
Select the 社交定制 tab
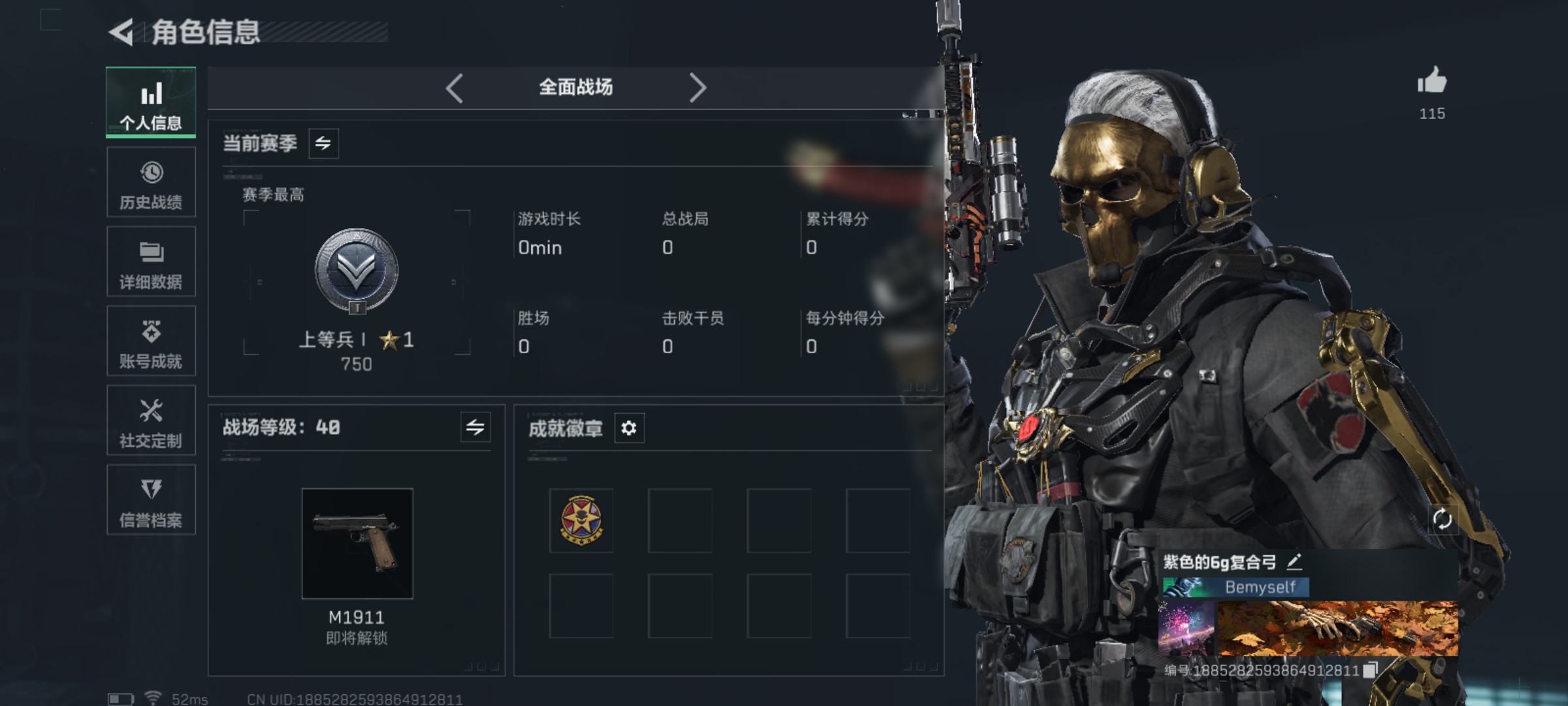coord(151,420)
